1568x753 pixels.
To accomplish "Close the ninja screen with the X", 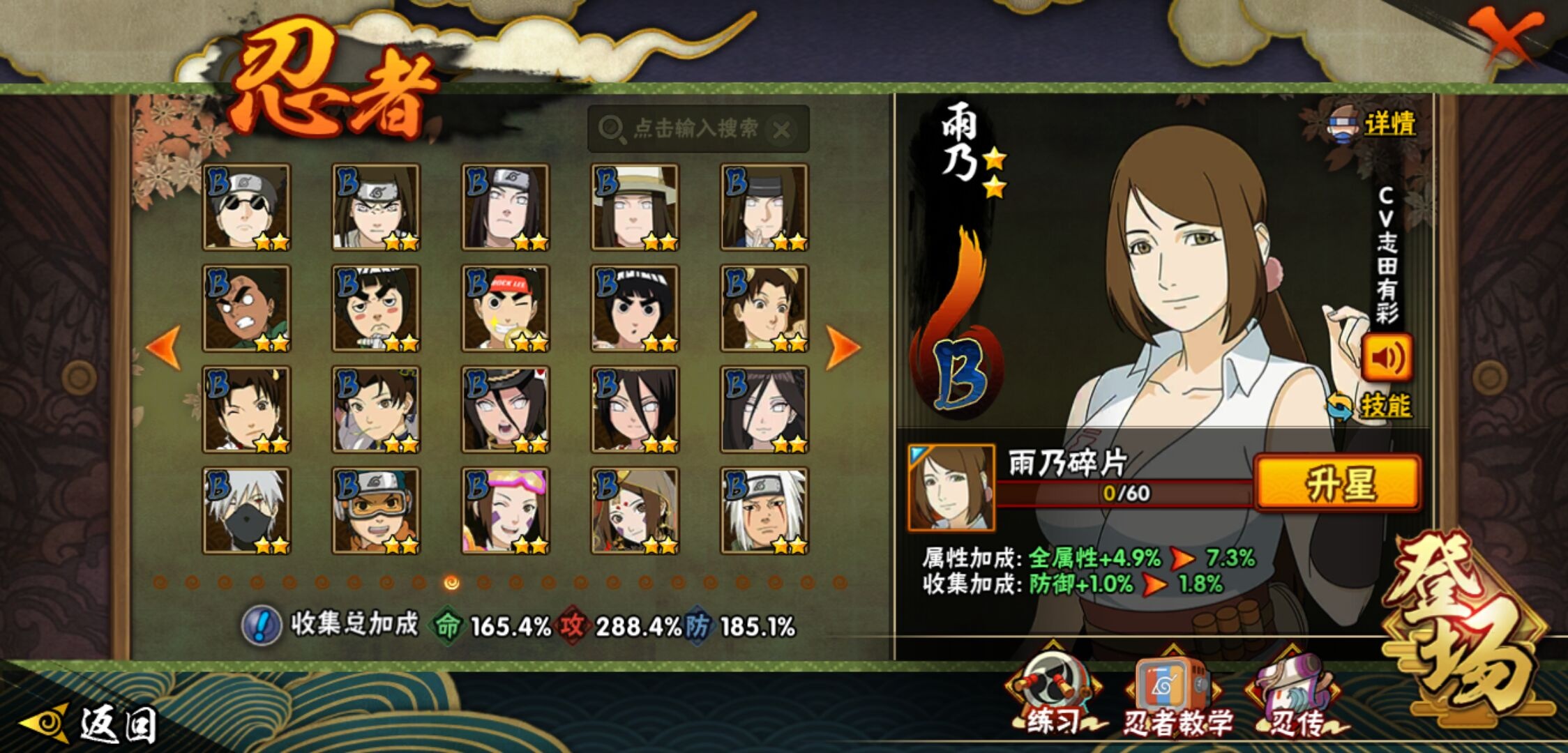I will click(1505, 35).
